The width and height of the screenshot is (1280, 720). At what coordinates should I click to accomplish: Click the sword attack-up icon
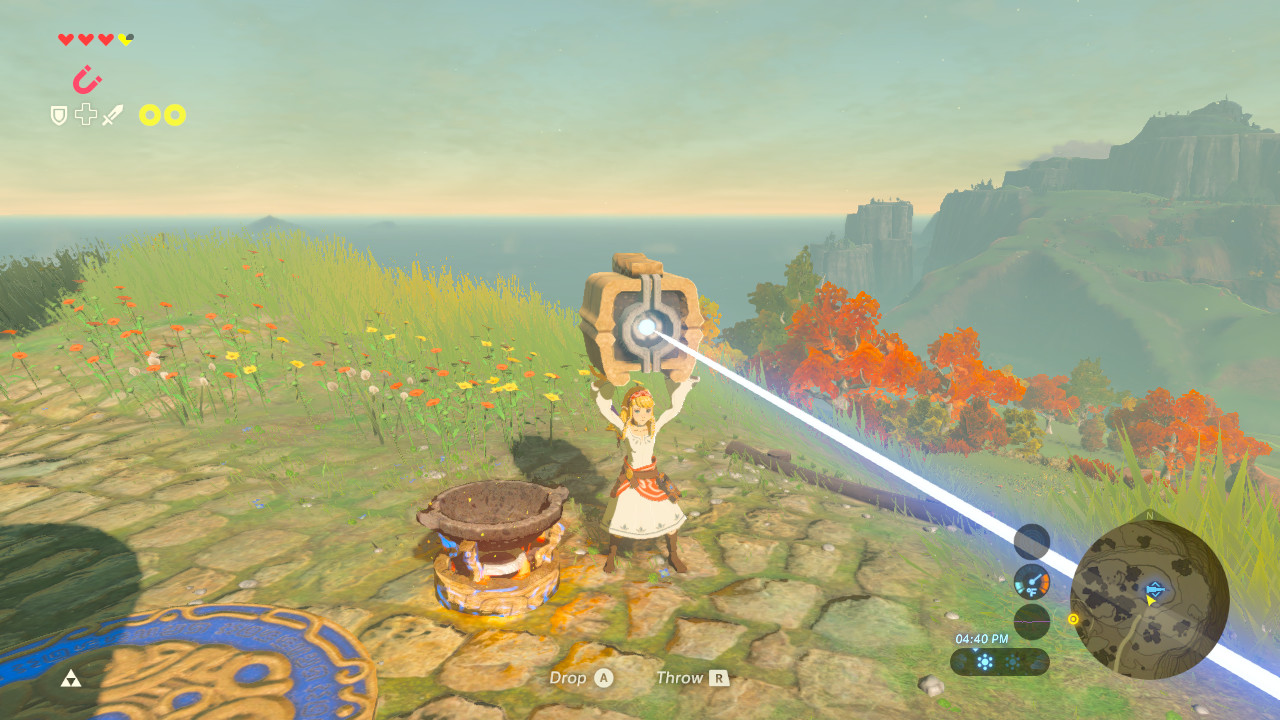[x=113, y=114]
